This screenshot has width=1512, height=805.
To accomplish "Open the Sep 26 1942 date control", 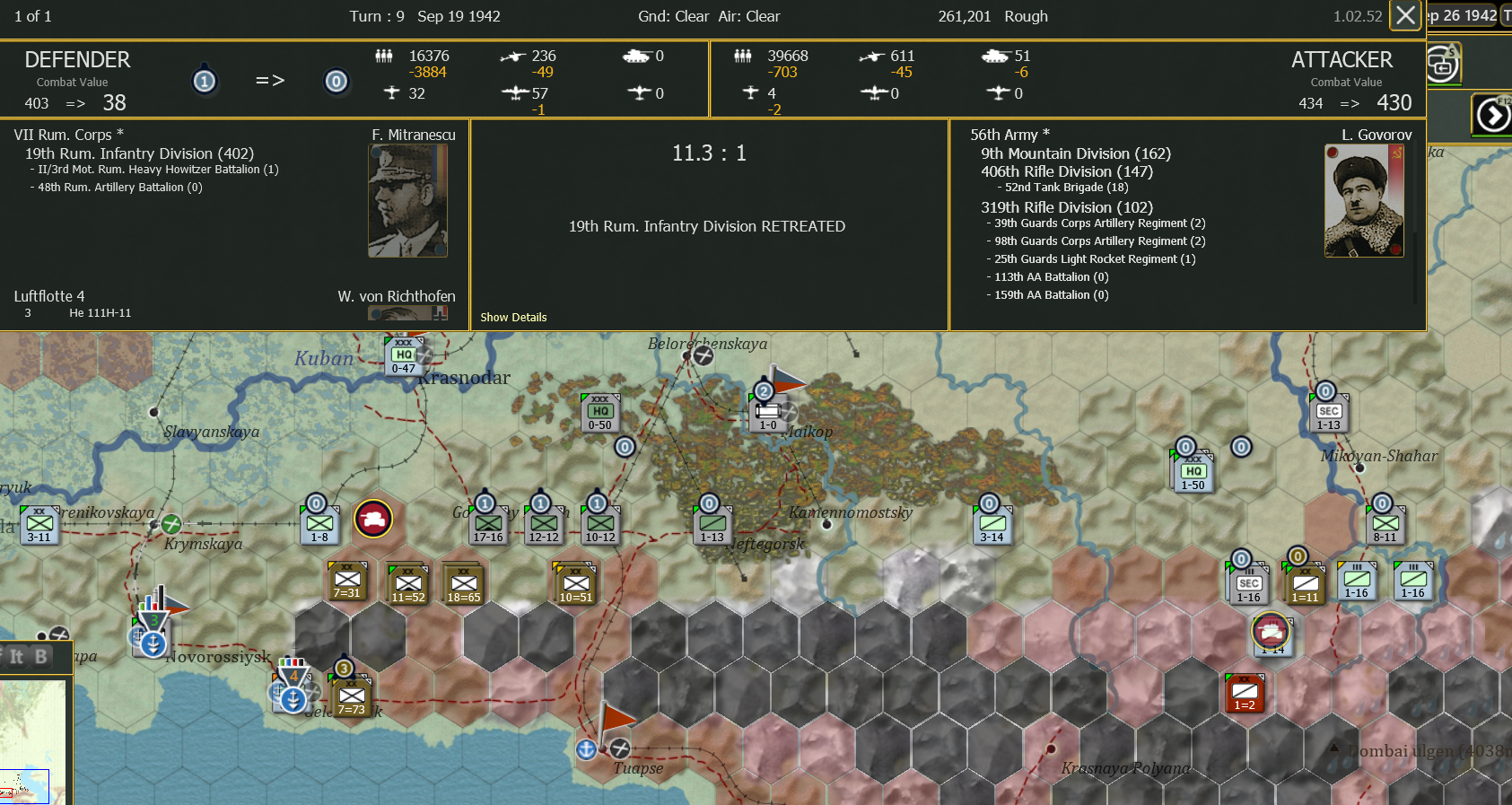I will 1464,15.
